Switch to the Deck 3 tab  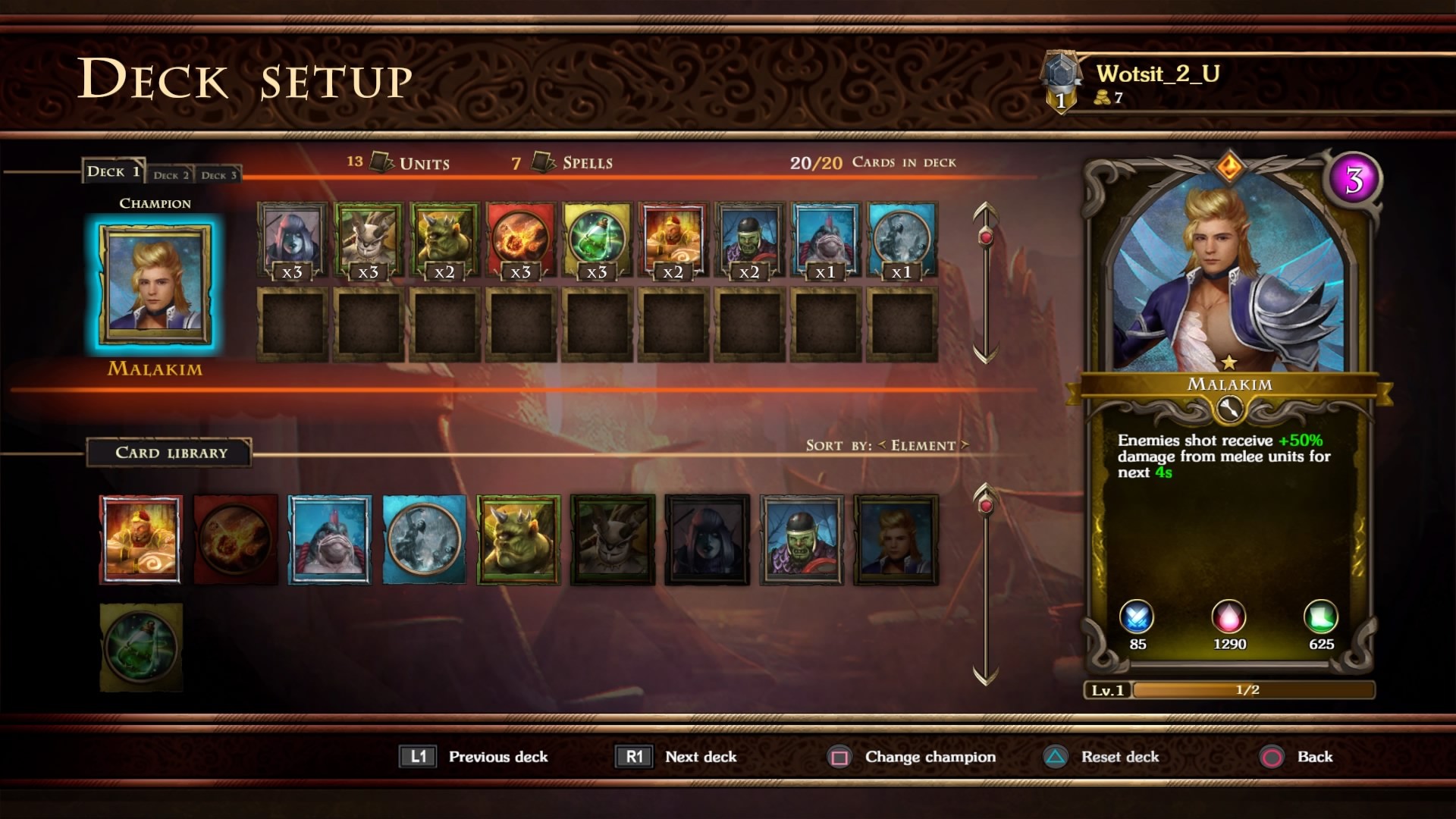(x=218, y=174)
